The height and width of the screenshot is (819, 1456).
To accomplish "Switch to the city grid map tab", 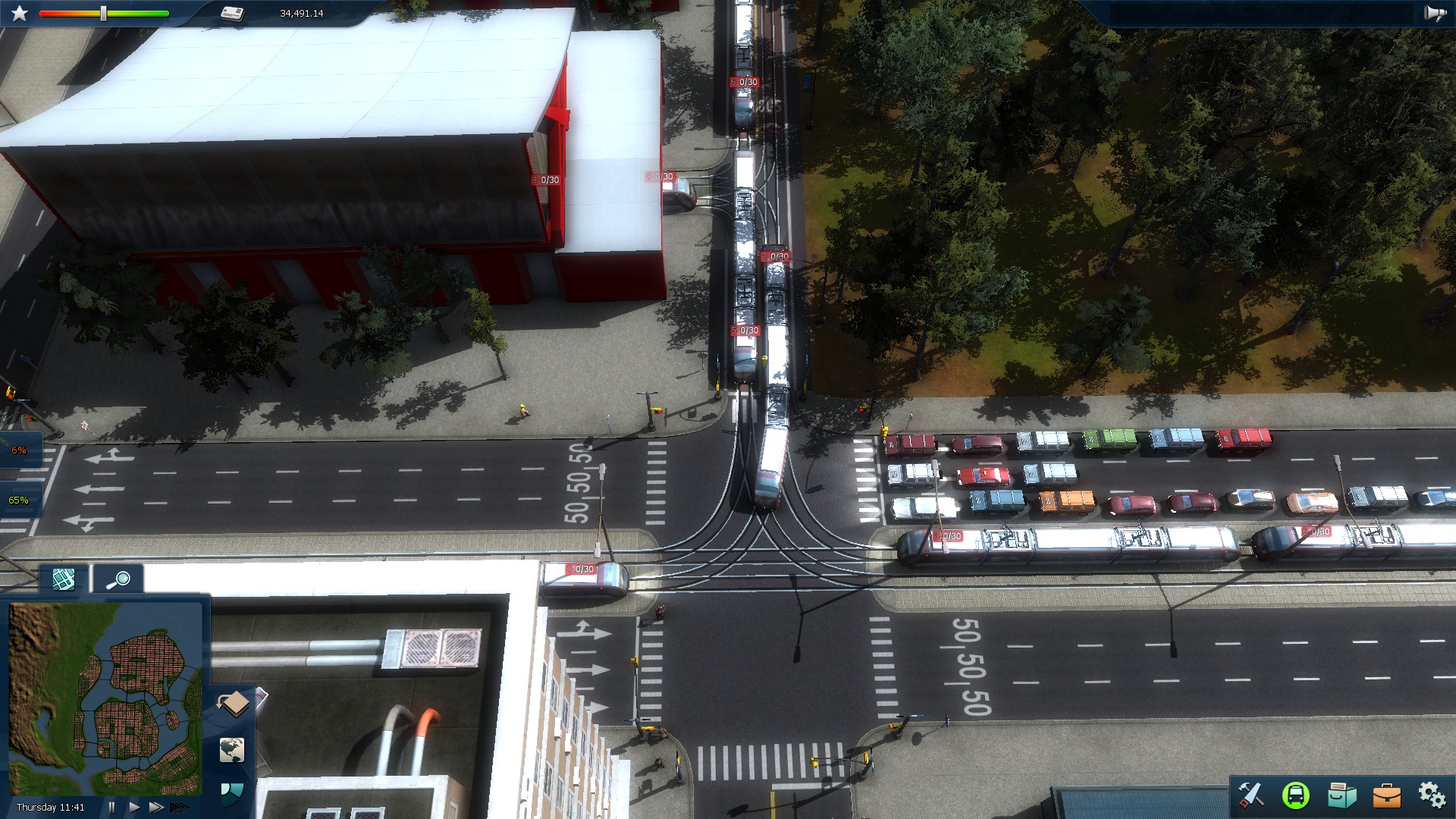I will (x=64, y=579).
